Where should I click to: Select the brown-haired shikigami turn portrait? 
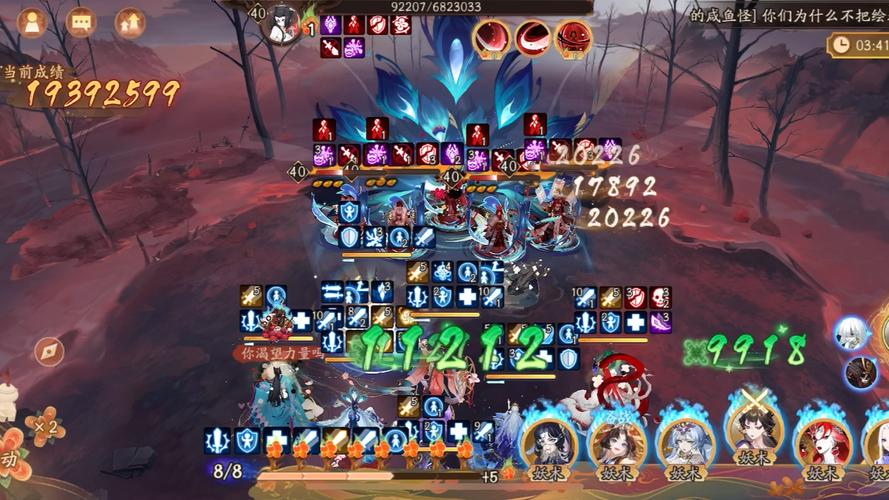pos(617,443)
